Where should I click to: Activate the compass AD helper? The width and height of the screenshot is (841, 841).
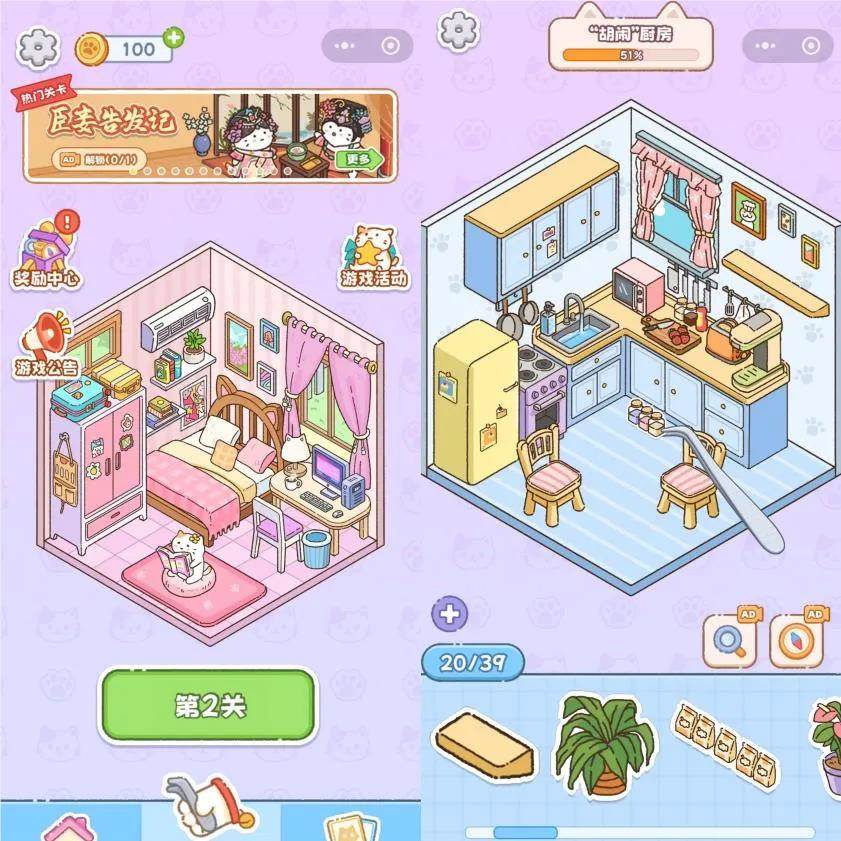(x=797, y=640)
